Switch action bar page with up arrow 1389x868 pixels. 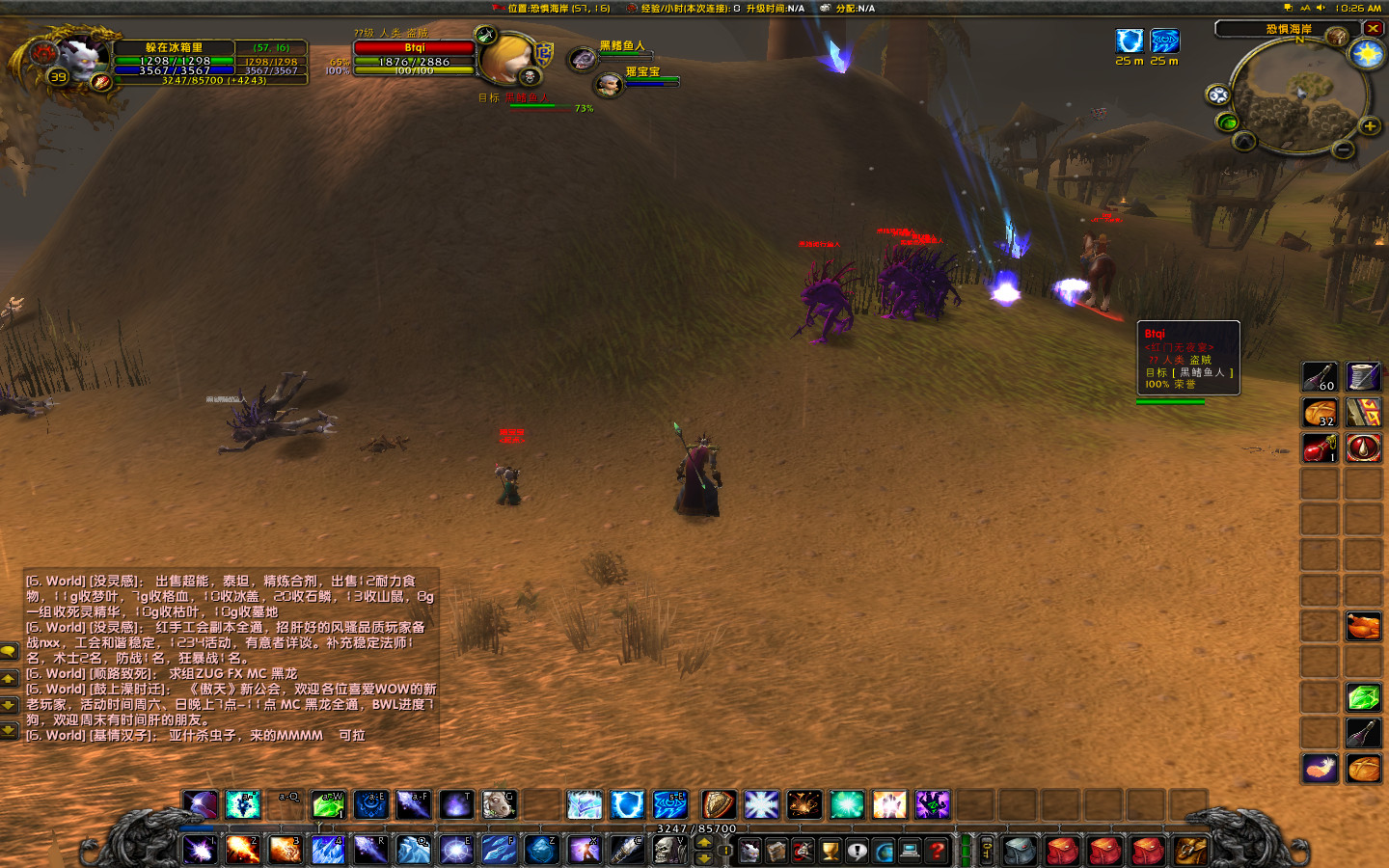[x=703, y=844]
